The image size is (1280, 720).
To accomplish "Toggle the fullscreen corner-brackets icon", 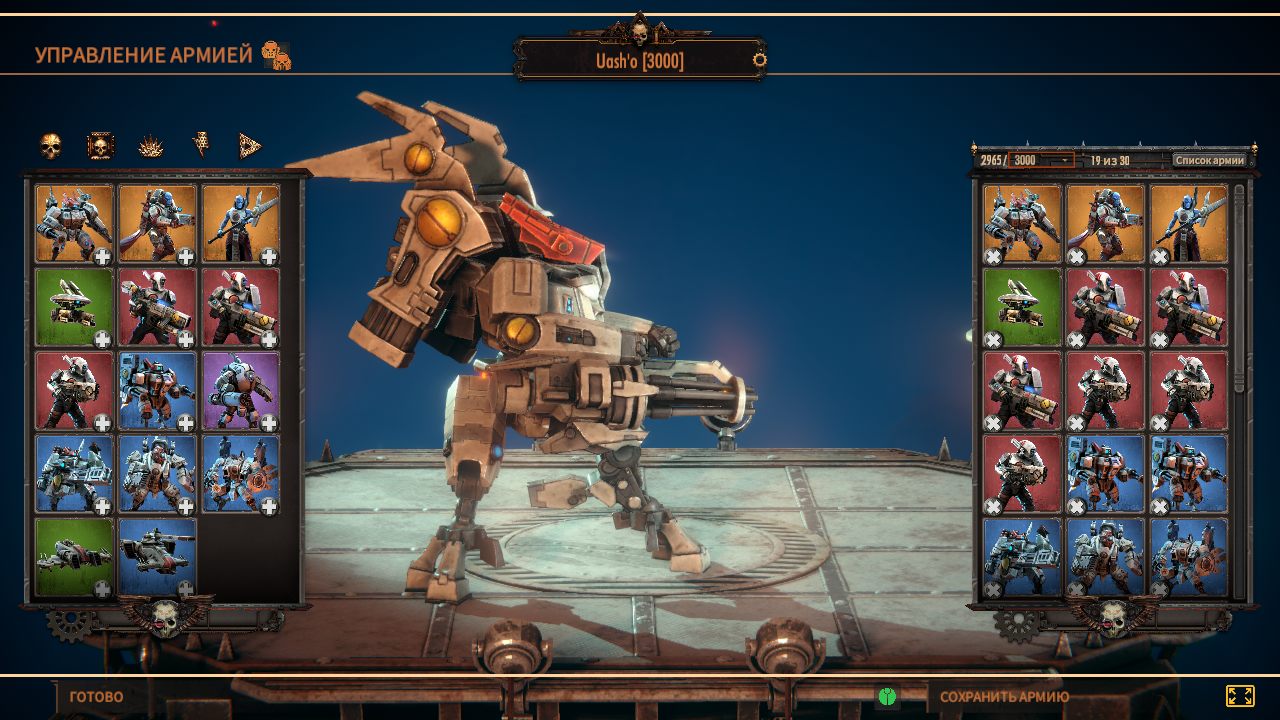I will coord(1240,696).
